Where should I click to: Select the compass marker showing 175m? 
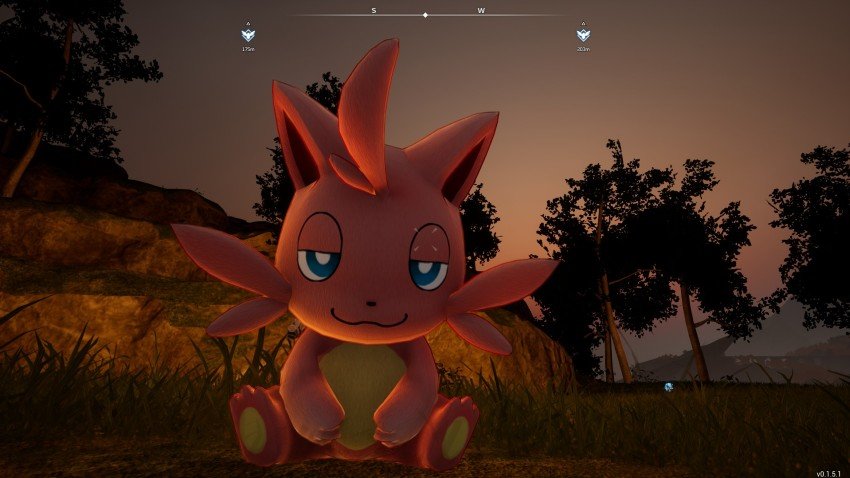coord(248,35)
